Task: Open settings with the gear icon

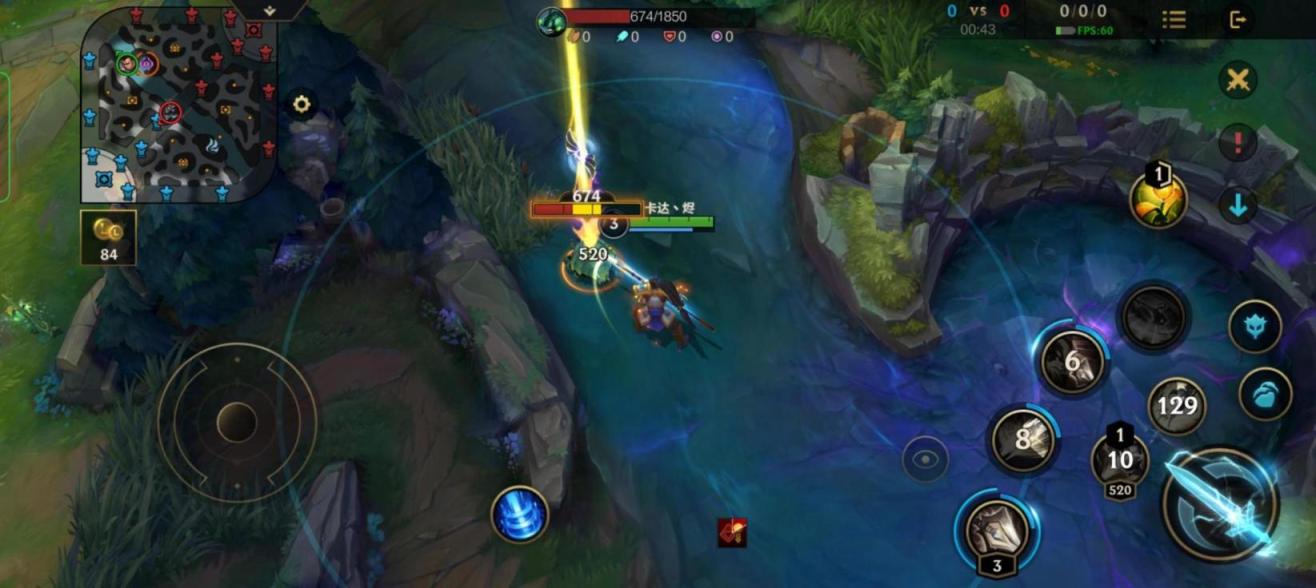Action: tap(301, 103)
